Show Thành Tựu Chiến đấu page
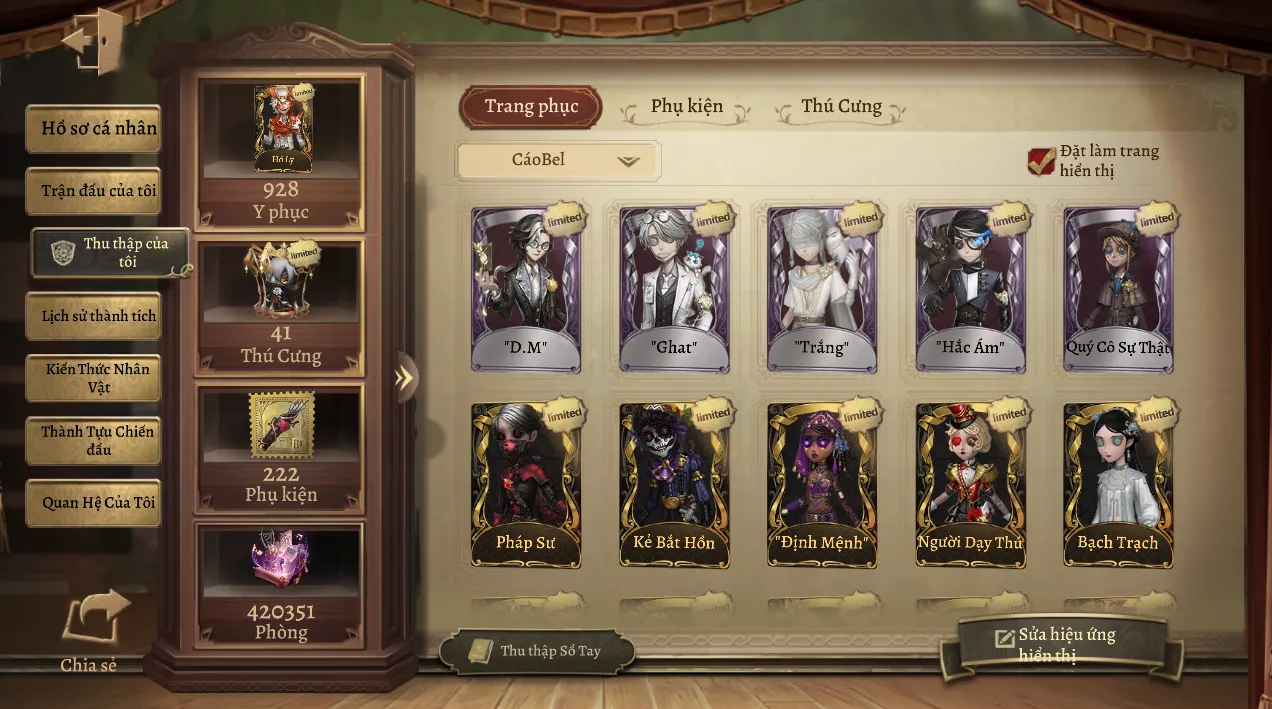1272x709 pixels. point(93,440)
